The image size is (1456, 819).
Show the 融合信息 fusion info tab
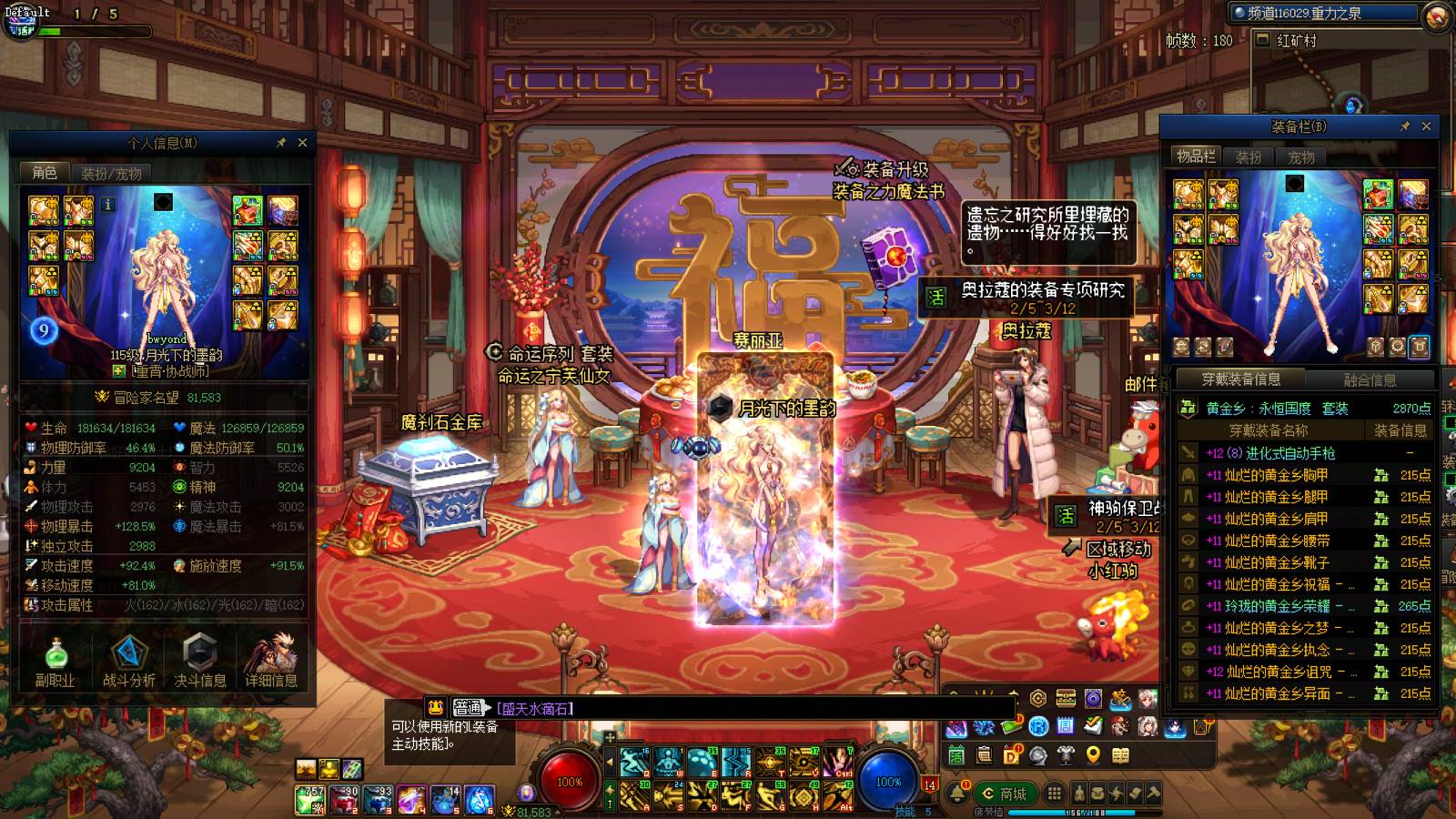1370,379
